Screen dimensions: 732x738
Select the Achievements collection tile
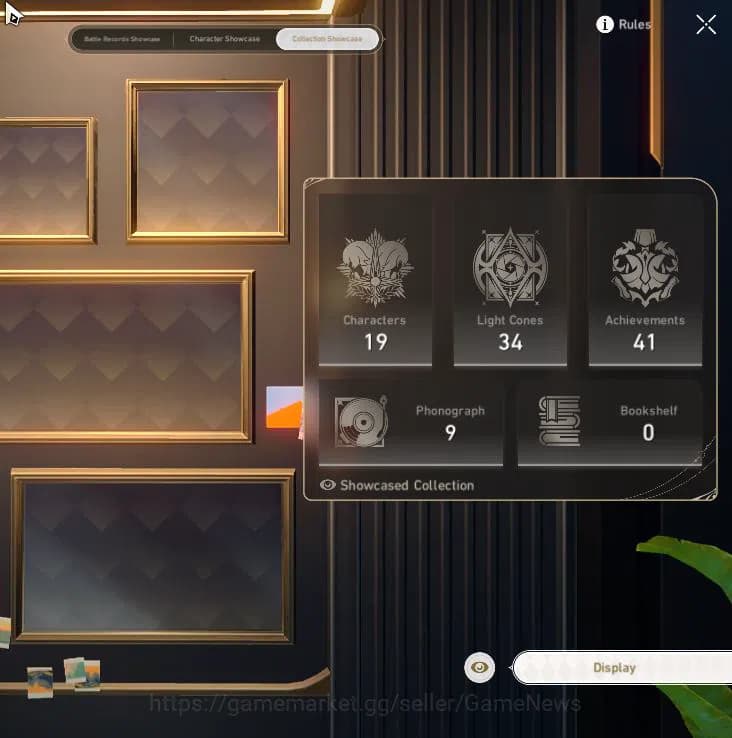[x=645, y=280]
